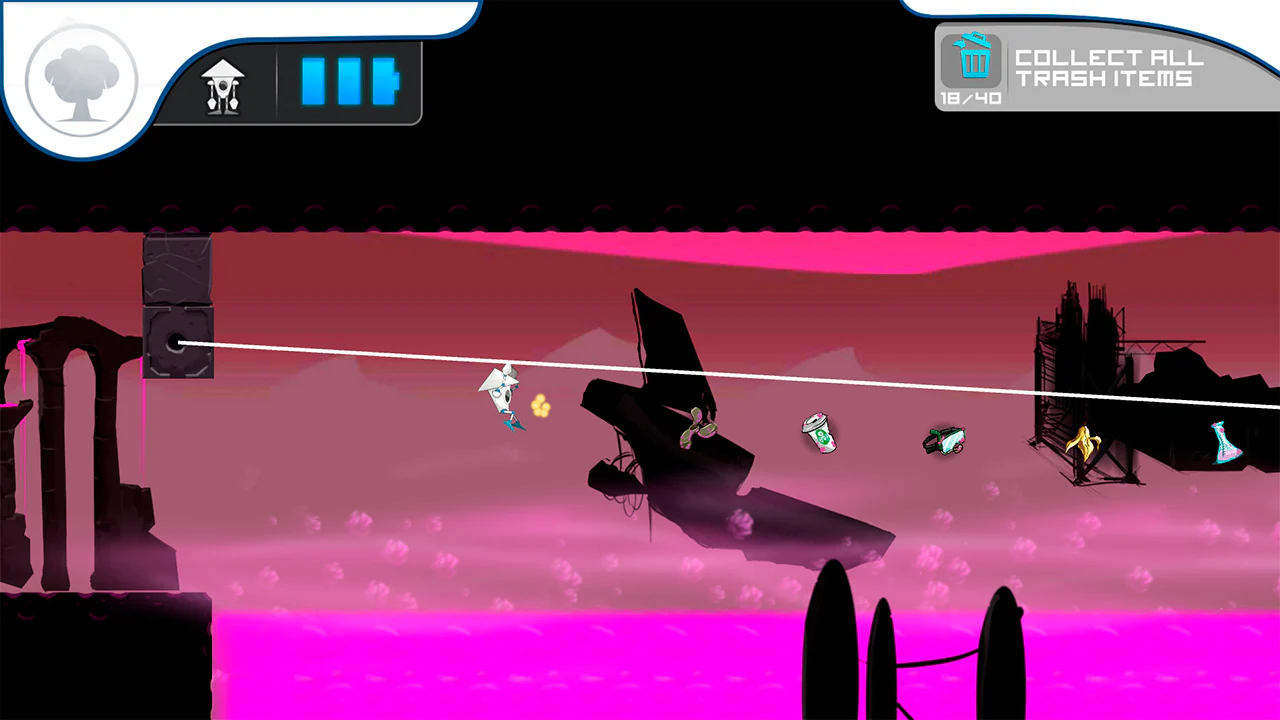Click the propeller on the wrecked plane
Viewport: 1280px width, 720px height.
click(x=698, y=428)
